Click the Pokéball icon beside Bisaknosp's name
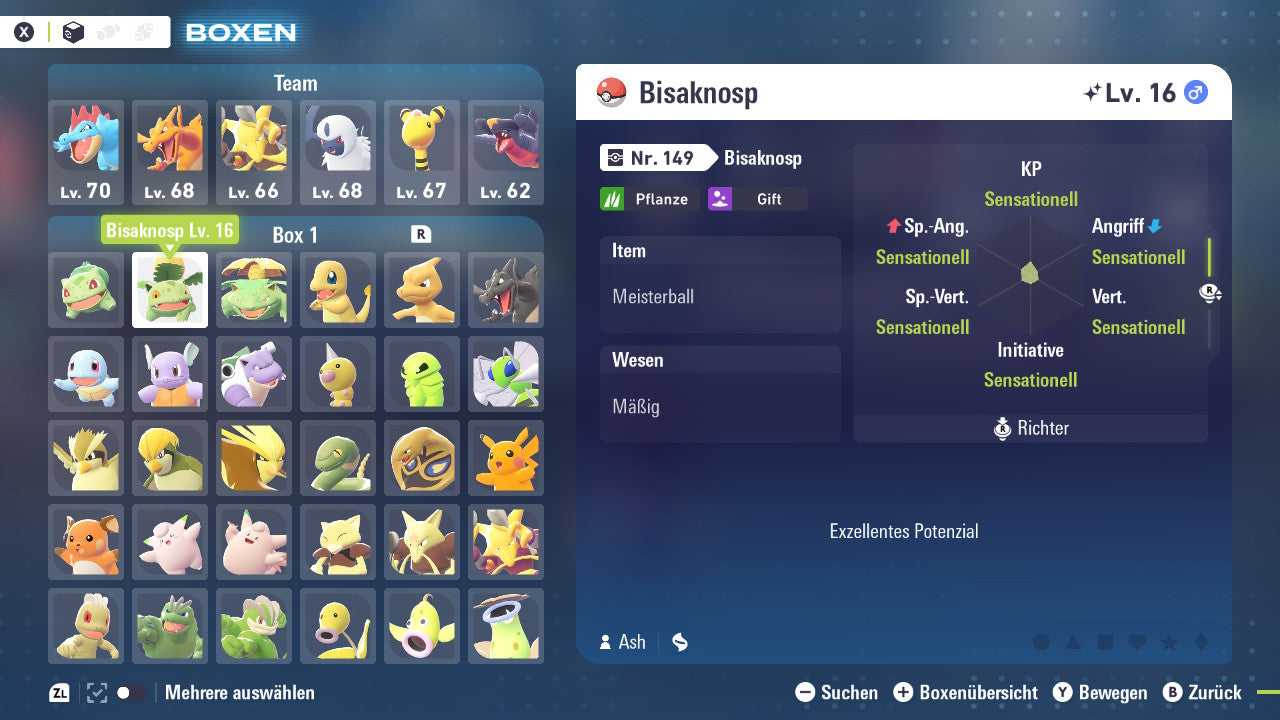1280x720 pixels. [611, 91]
